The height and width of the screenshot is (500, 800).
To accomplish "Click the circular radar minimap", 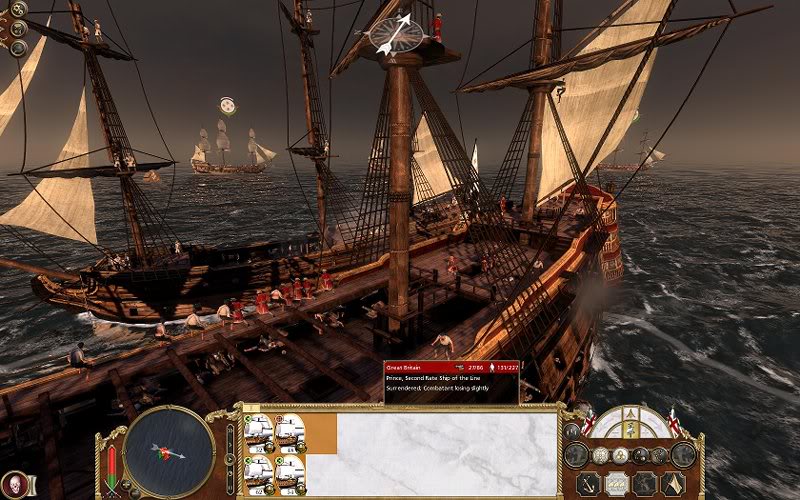I will coord(170,451).
